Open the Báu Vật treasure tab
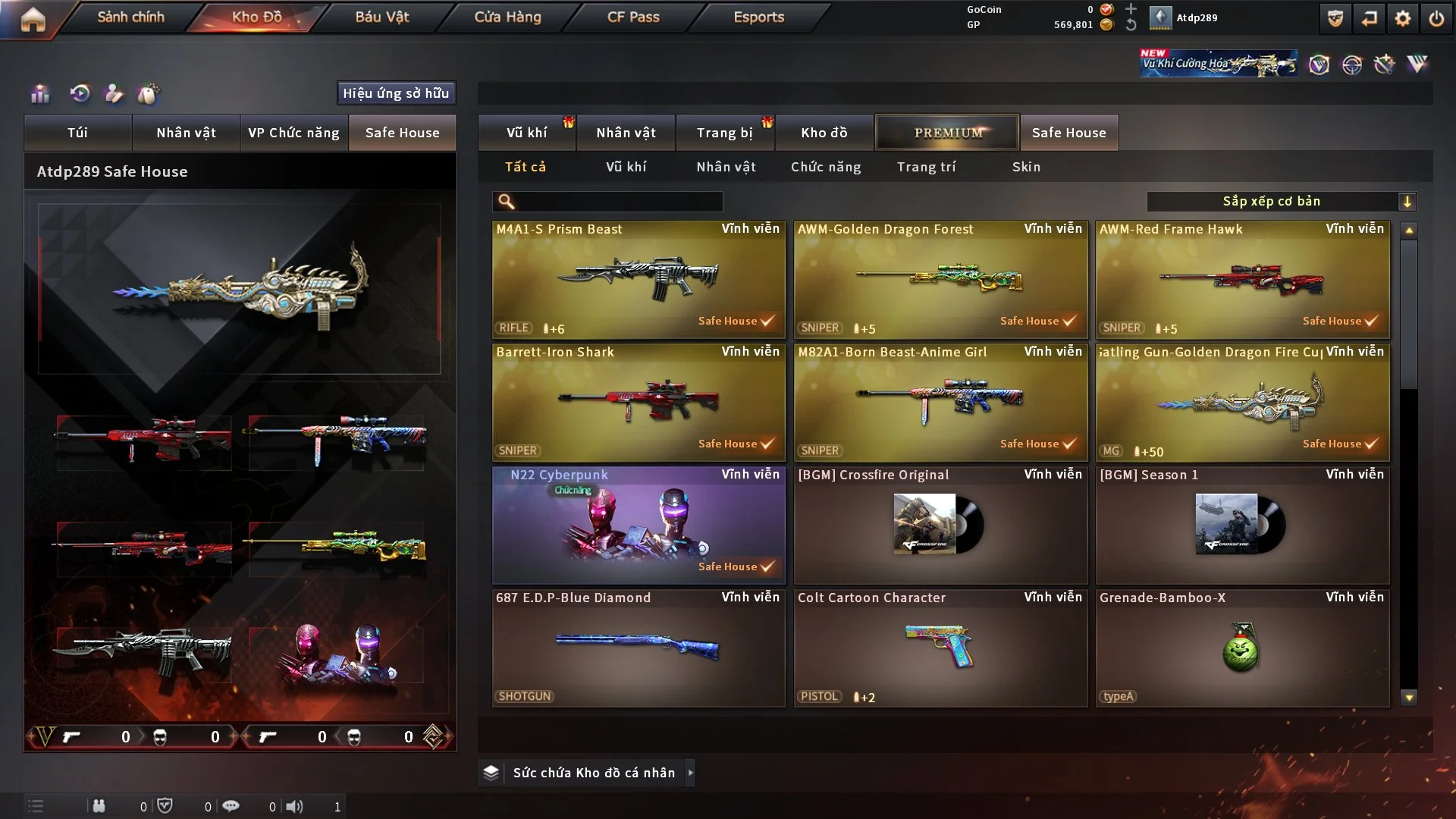Screen dimensions: 1456x819 (x=381, y=17)
